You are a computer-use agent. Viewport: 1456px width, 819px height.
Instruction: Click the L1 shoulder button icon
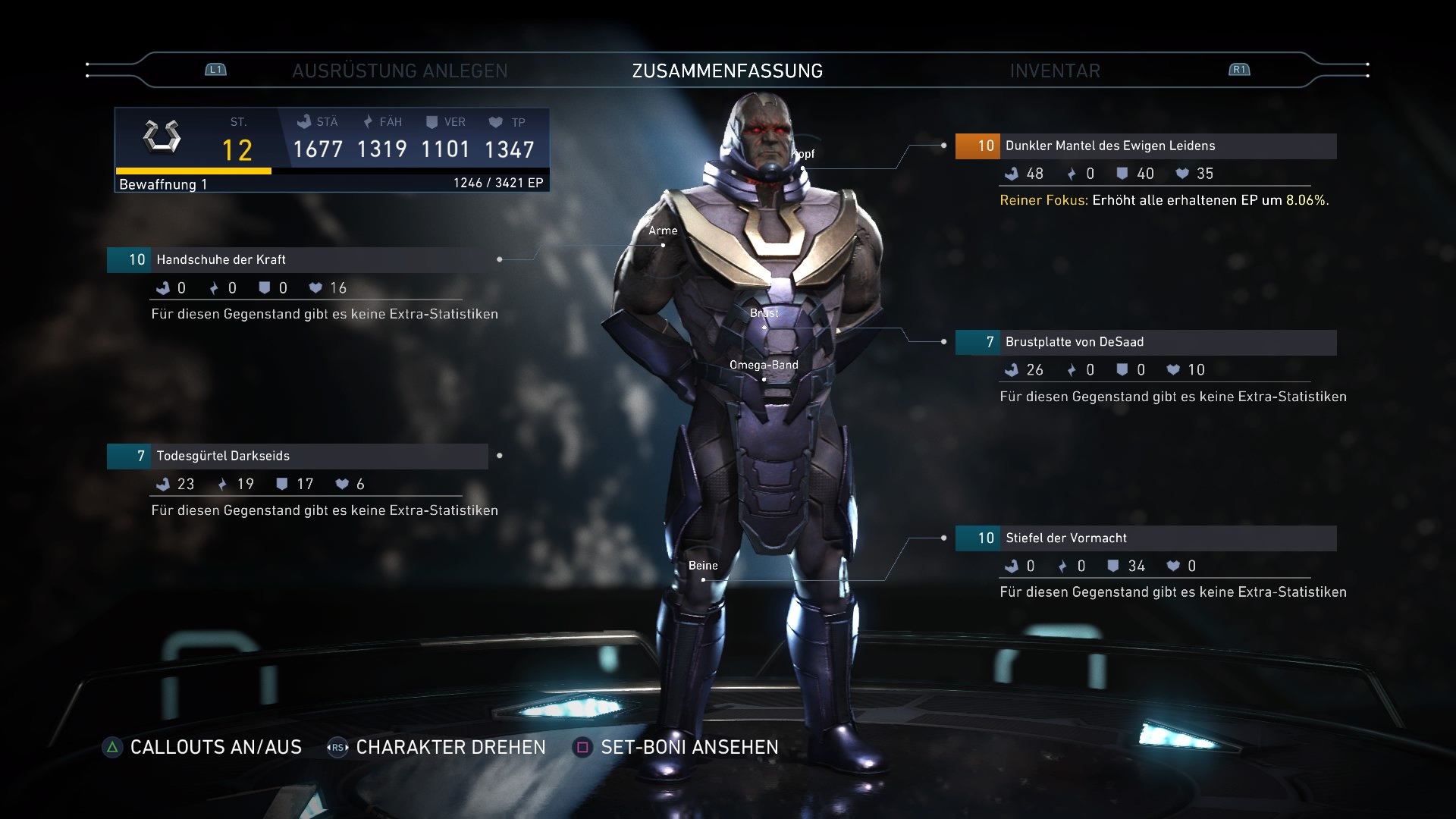[215, 69]
